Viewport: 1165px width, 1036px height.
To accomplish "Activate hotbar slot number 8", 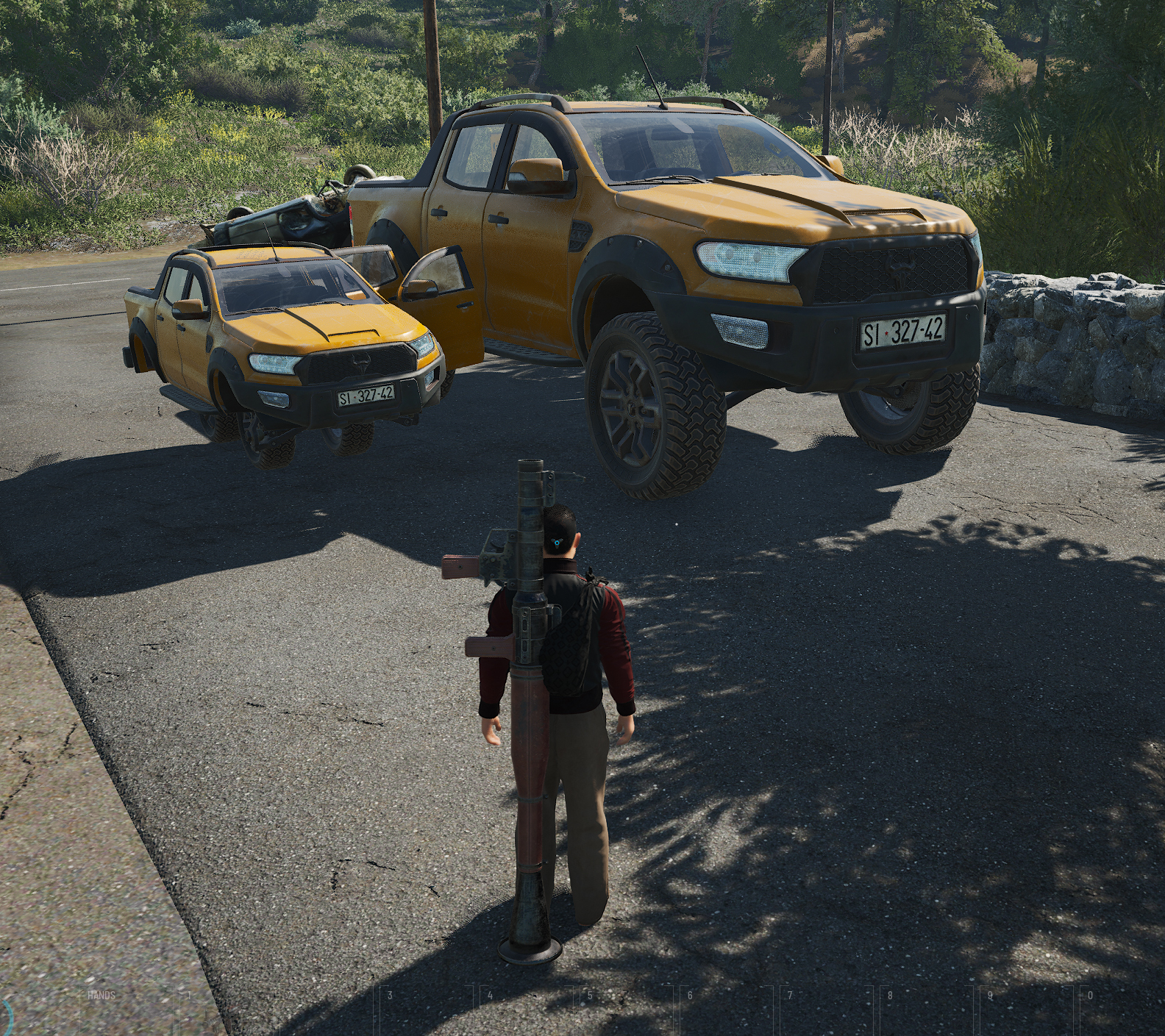I will pyautogui.click(x=925, y=1011).
